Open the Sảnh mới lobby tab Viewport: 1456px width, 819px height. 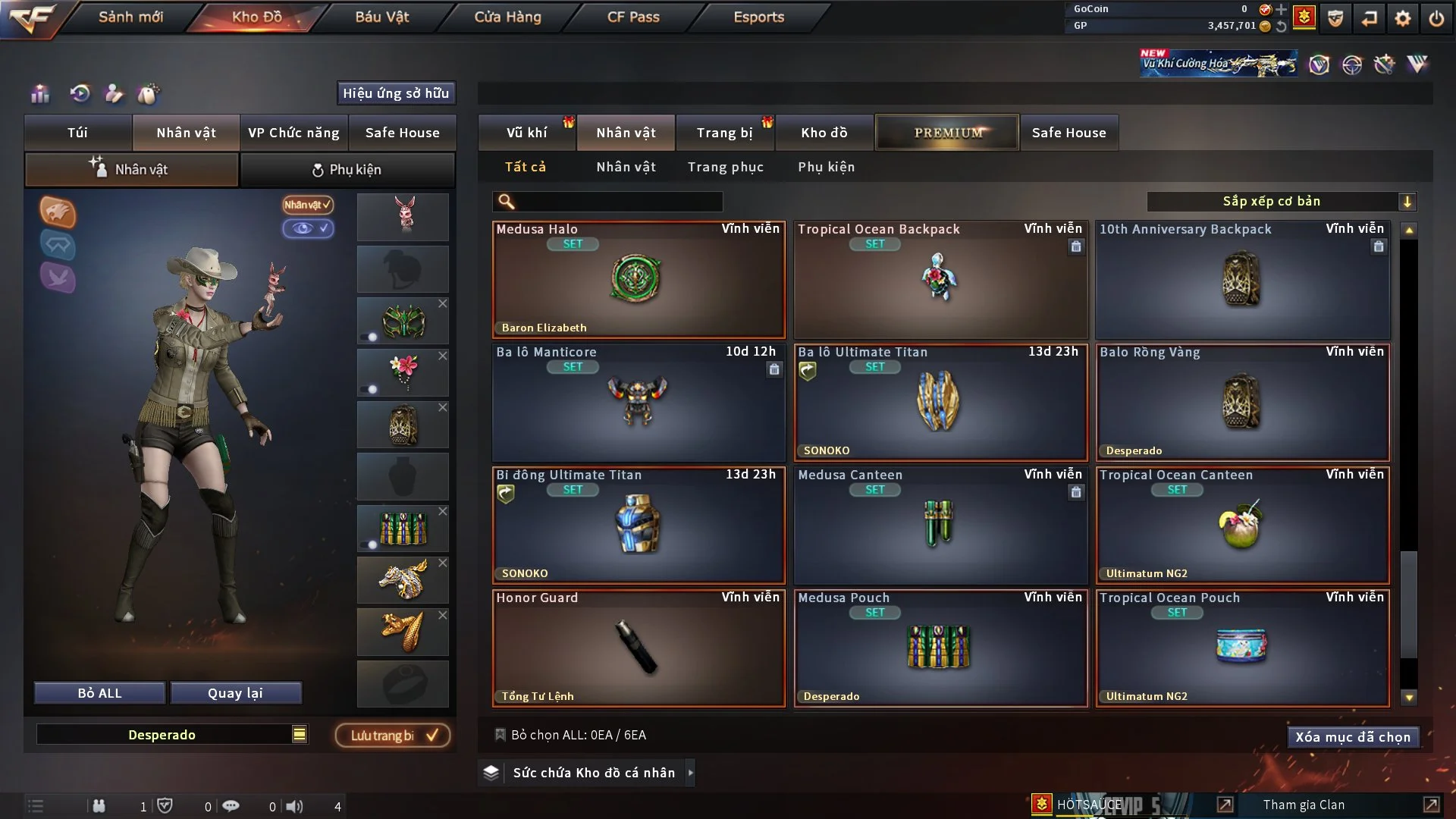[130, 17]
